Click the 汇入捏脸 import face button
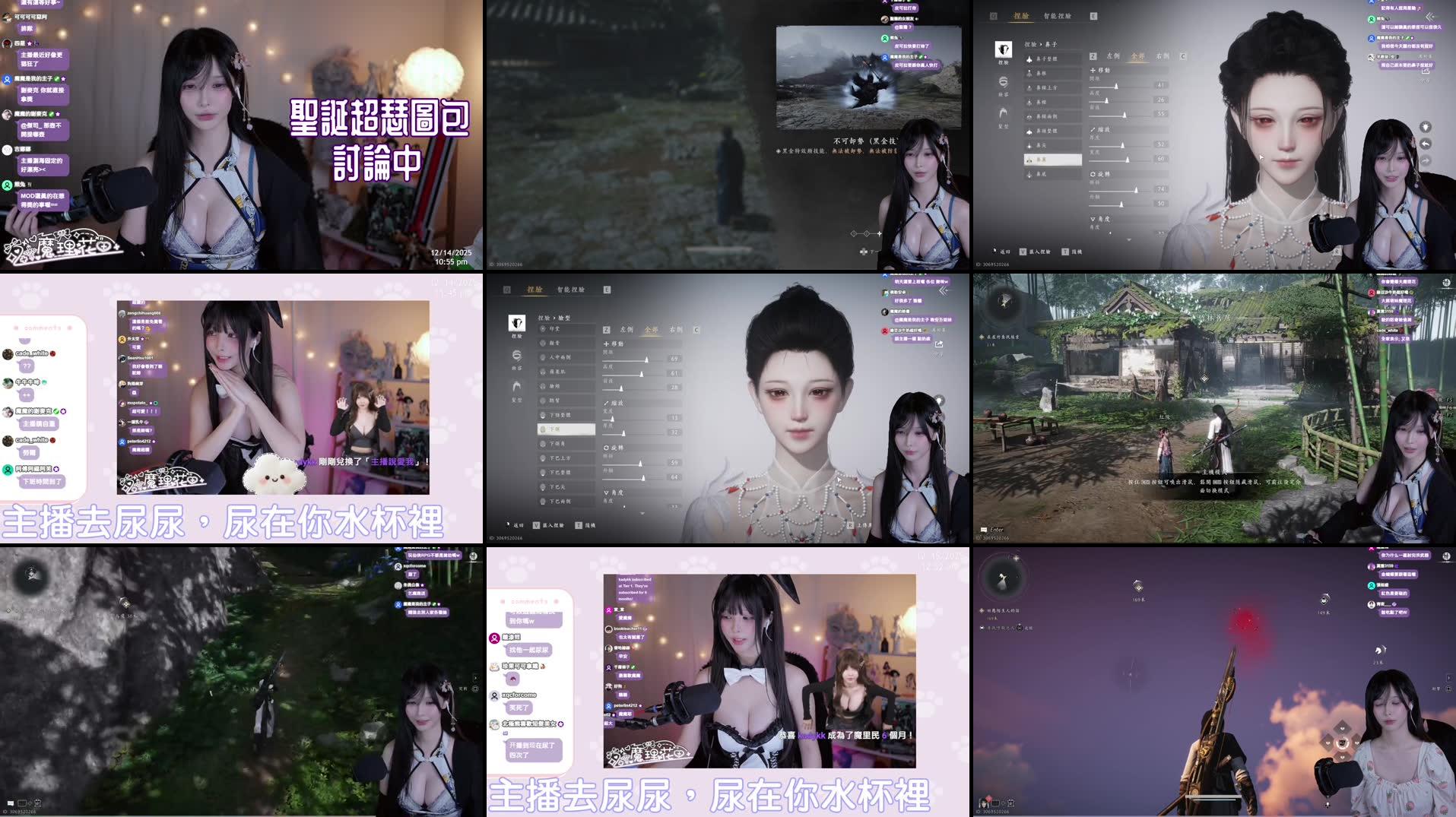 coord(1038,252)
